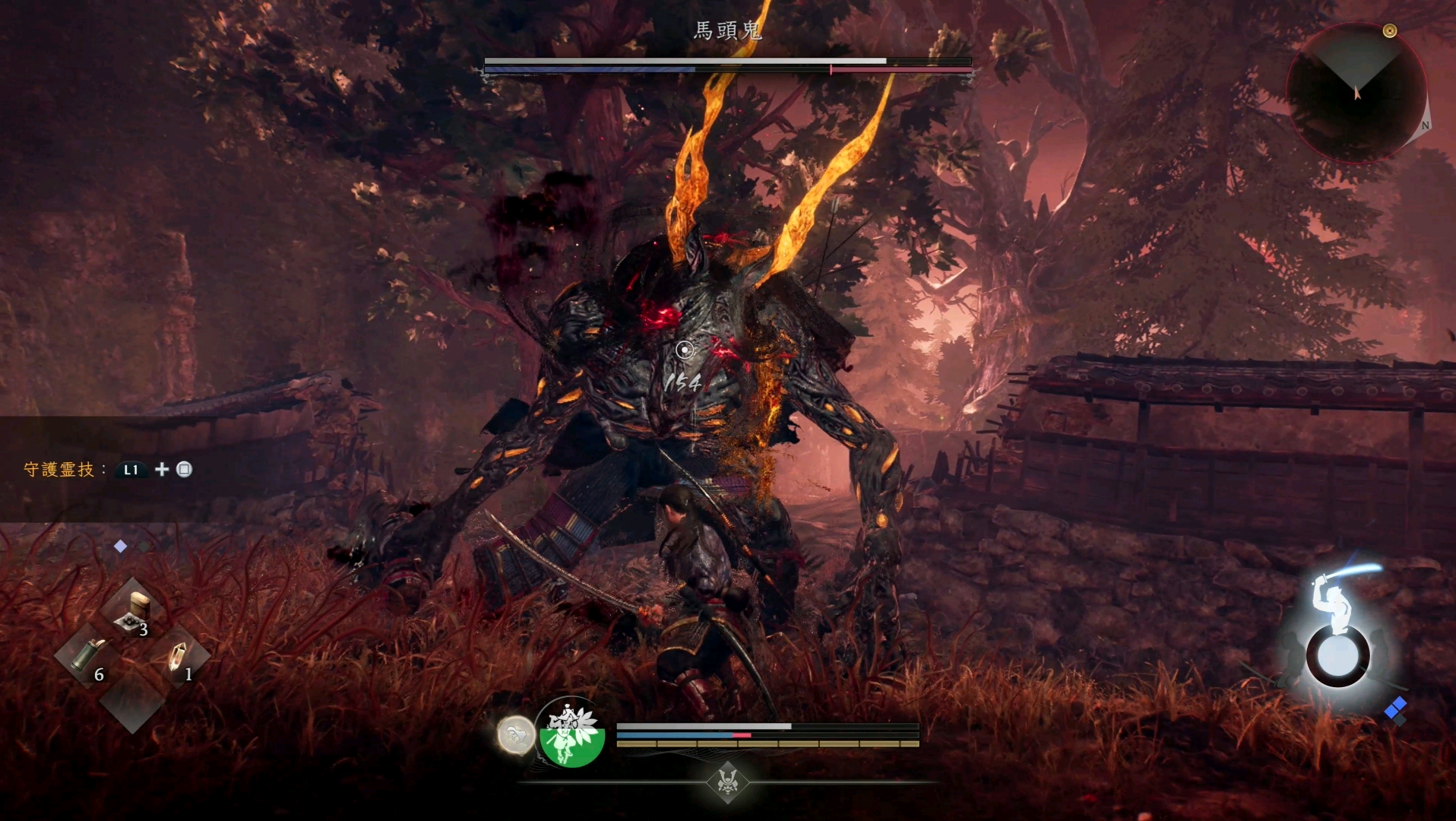The height and width of the screenshot is (821, 1456).
Task: Click the white swordsman stance indicator
Action: click(x=1338, y=632)
